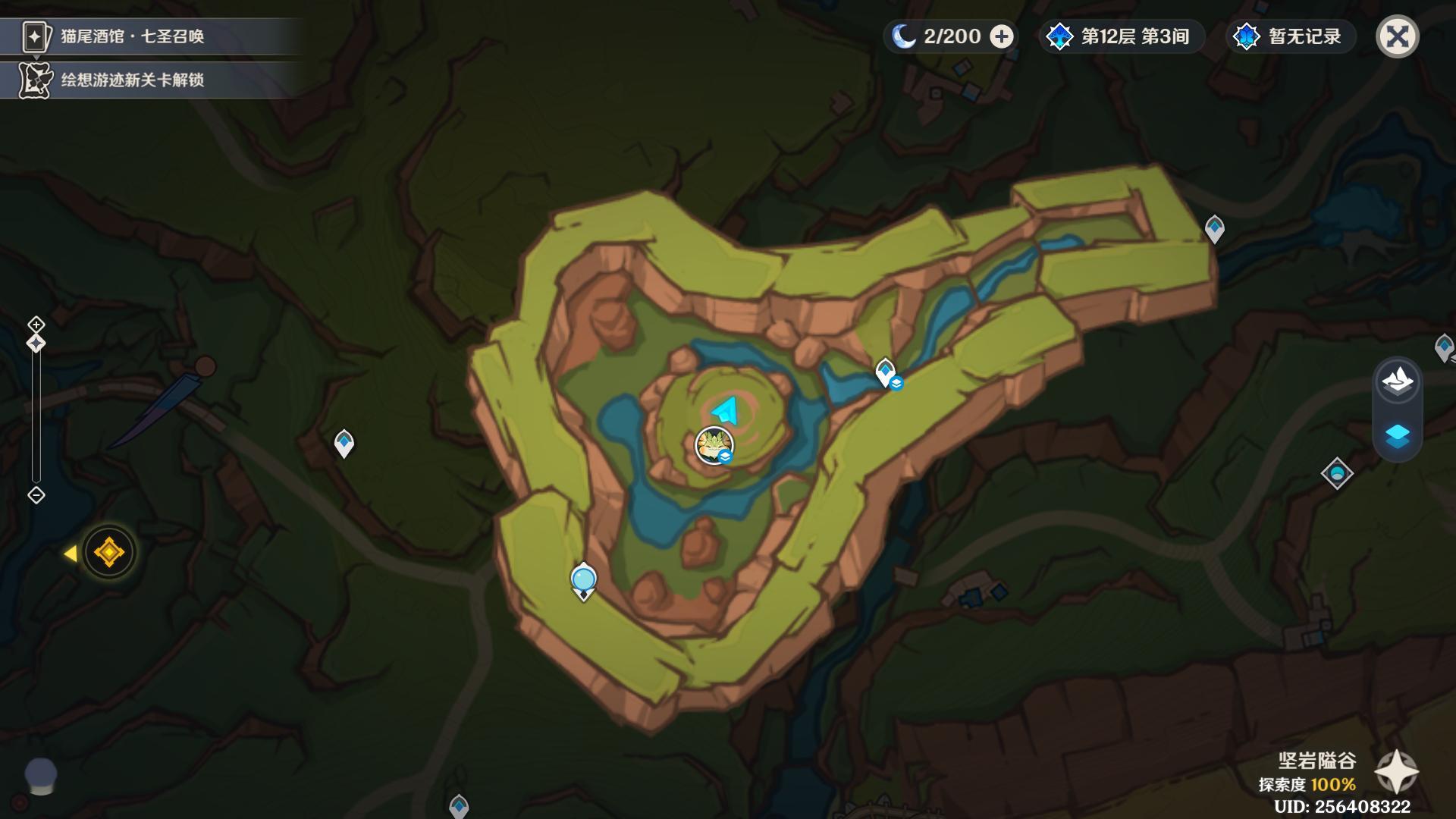
Task: Toggle the blue layered-map button
Action: coord(1397,437)
